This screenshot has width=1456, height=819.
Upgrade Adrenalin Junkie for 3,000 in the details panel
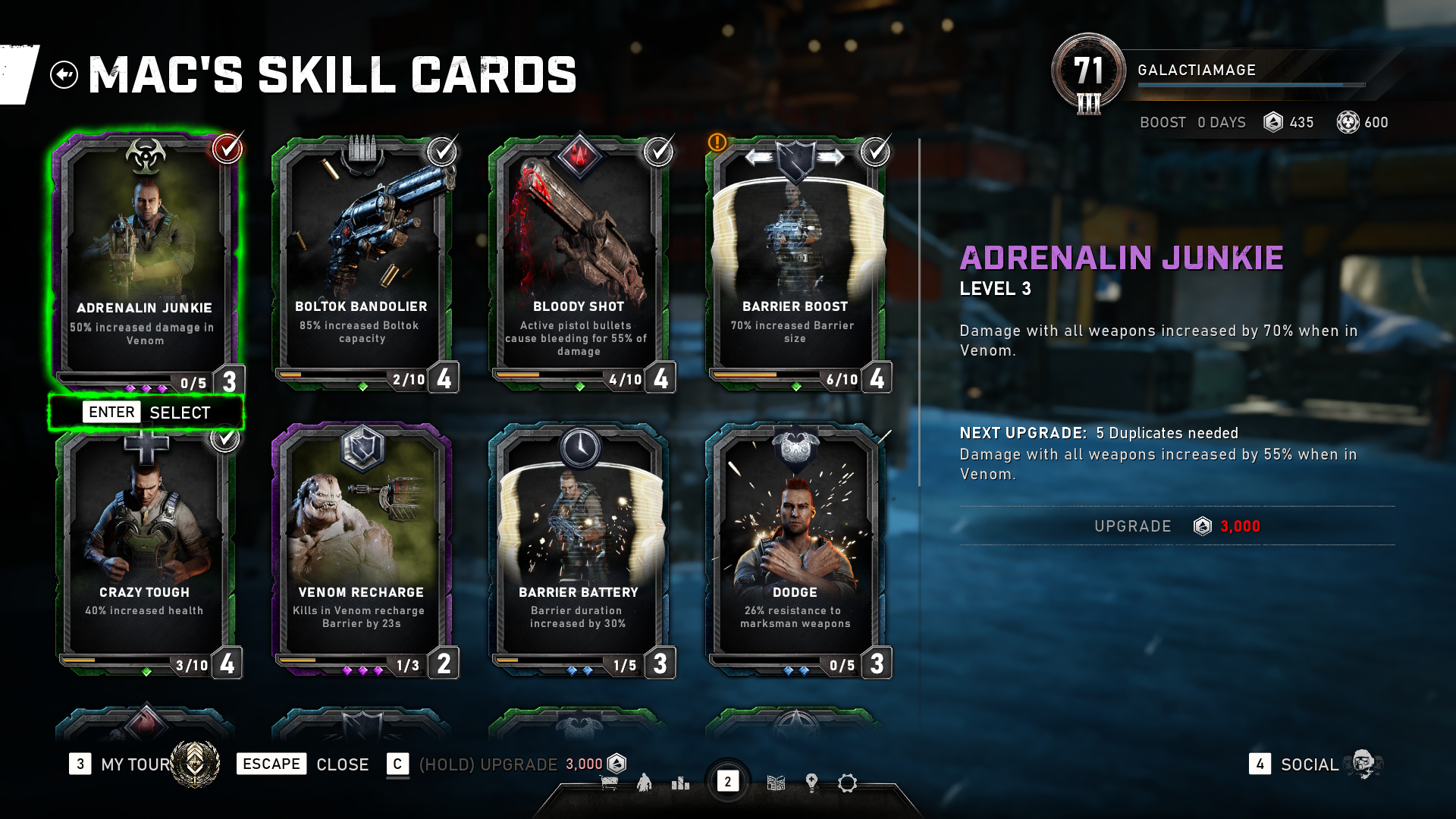click(x=1177, y=526)
